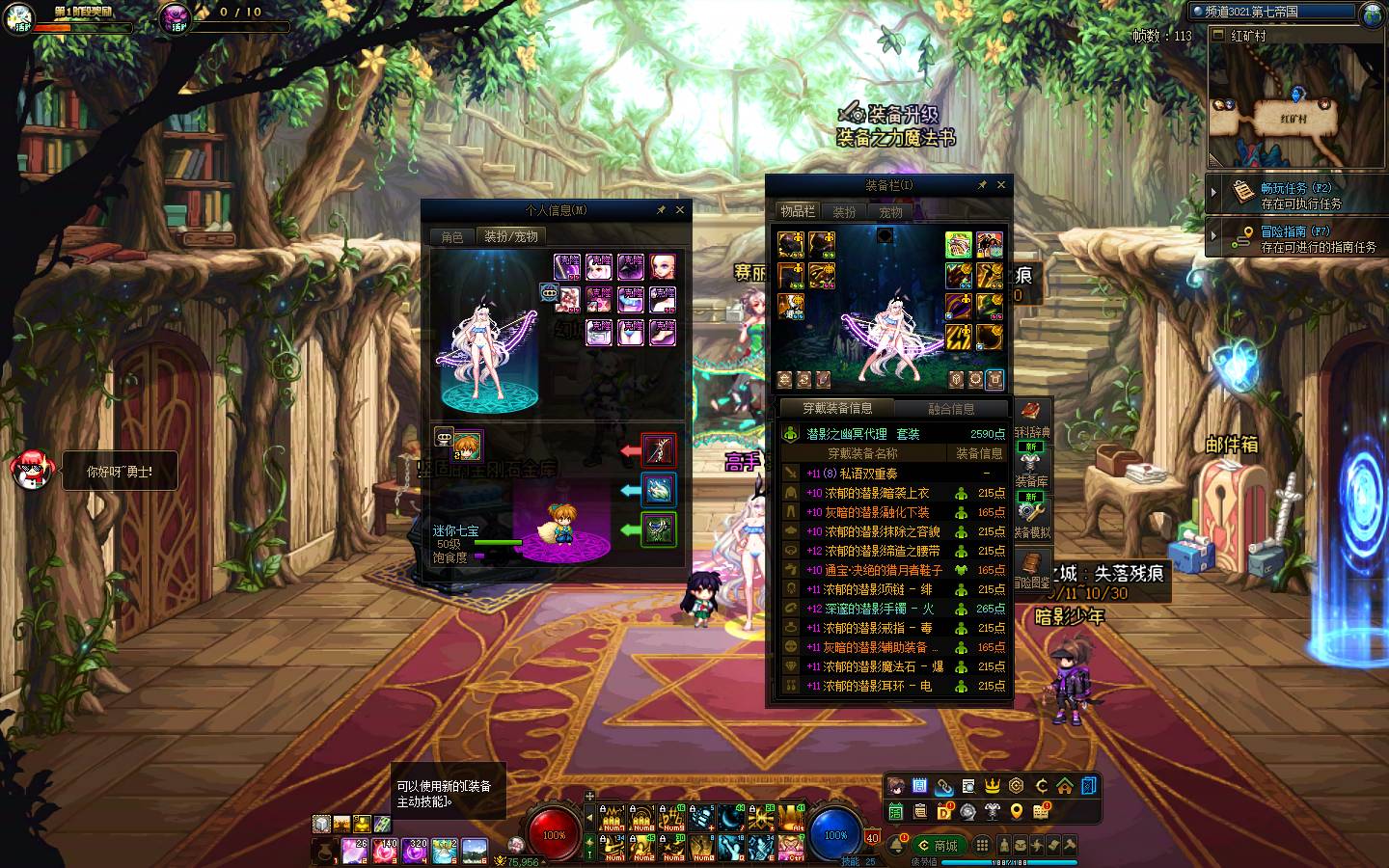Switch to the 宠物 tab in equipment window
Viewport: 1389px width, 868px height.
point(890,212)
